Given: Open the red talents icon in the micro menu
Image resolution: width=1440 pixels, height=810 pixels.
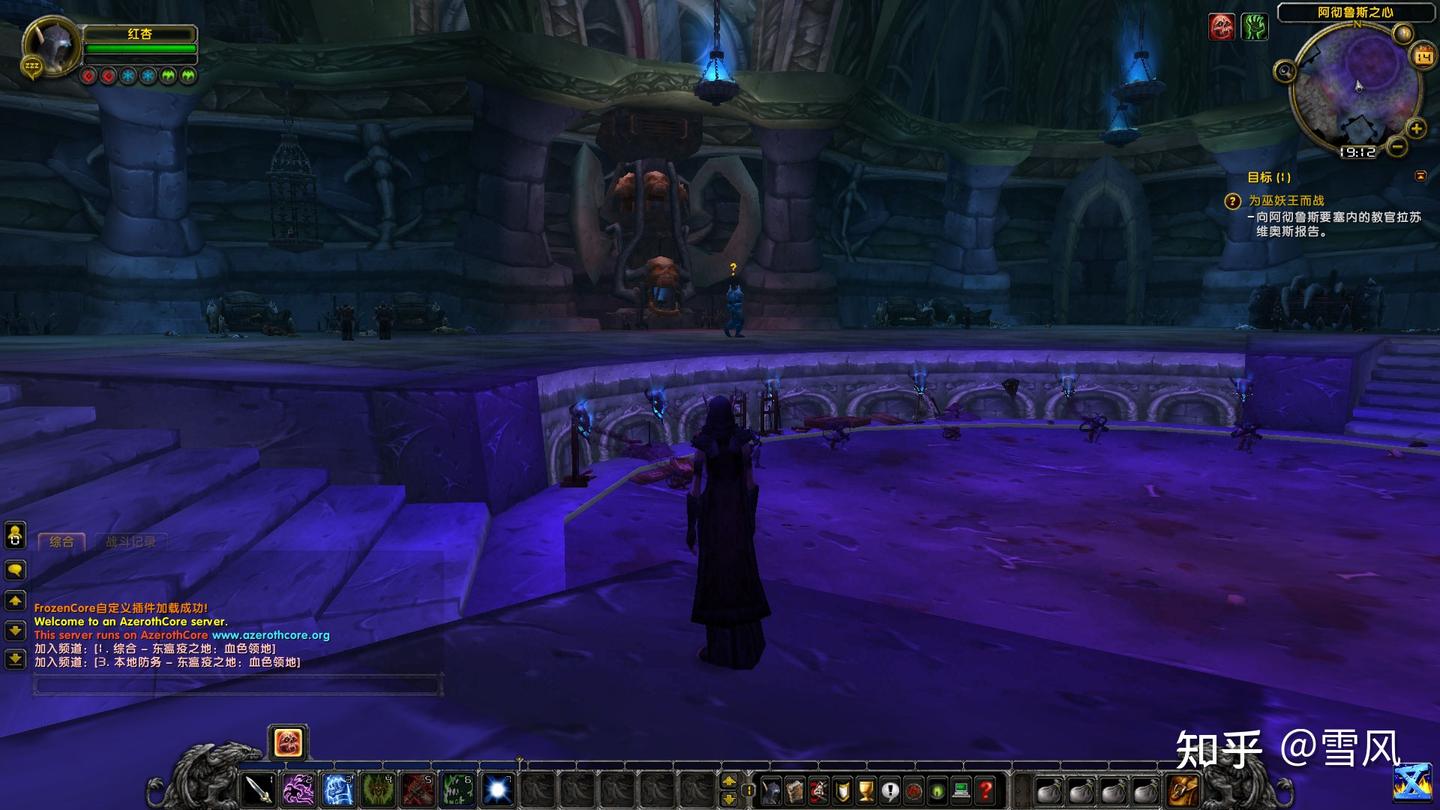Looking at the screenshot, I should click(819, 790).
